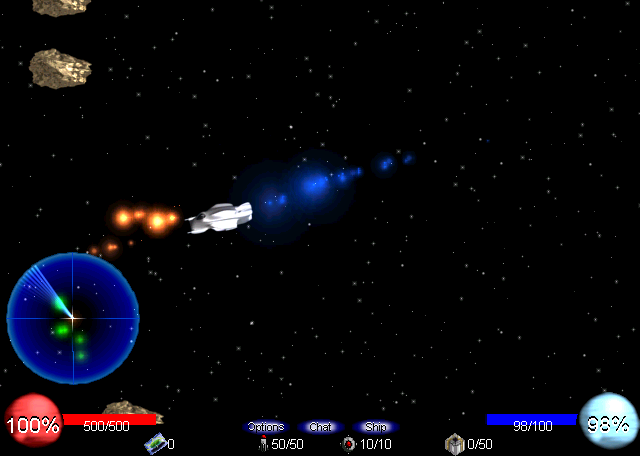This screenshot has width=640, height=456.
Task: Select the missile ammo icon
Action: tap(263, 443)
